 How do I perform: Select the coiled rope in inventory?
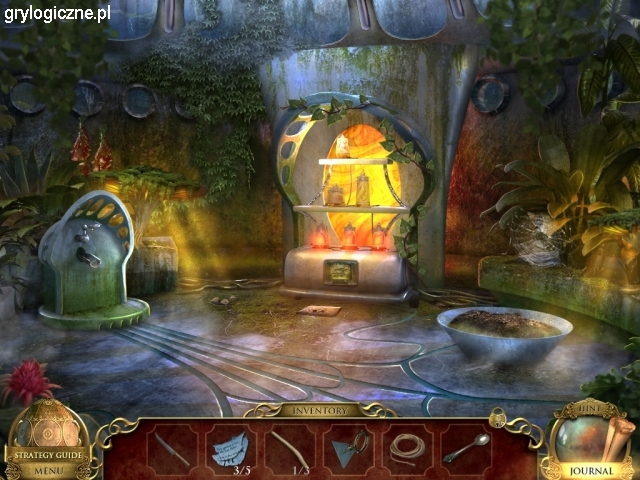[x=406, y=447]
